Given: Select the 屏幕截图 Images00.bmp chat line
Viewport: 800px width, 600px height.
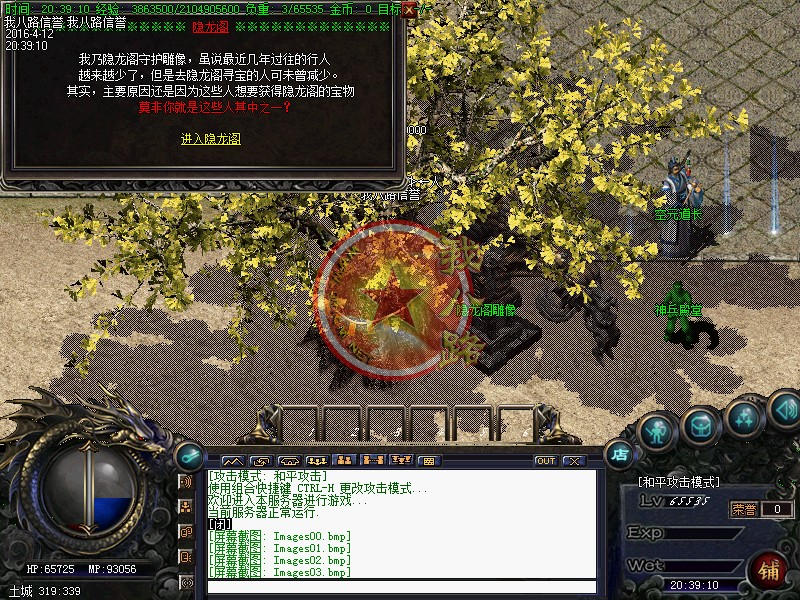Looking at the screenshot, I should point(280,536).
